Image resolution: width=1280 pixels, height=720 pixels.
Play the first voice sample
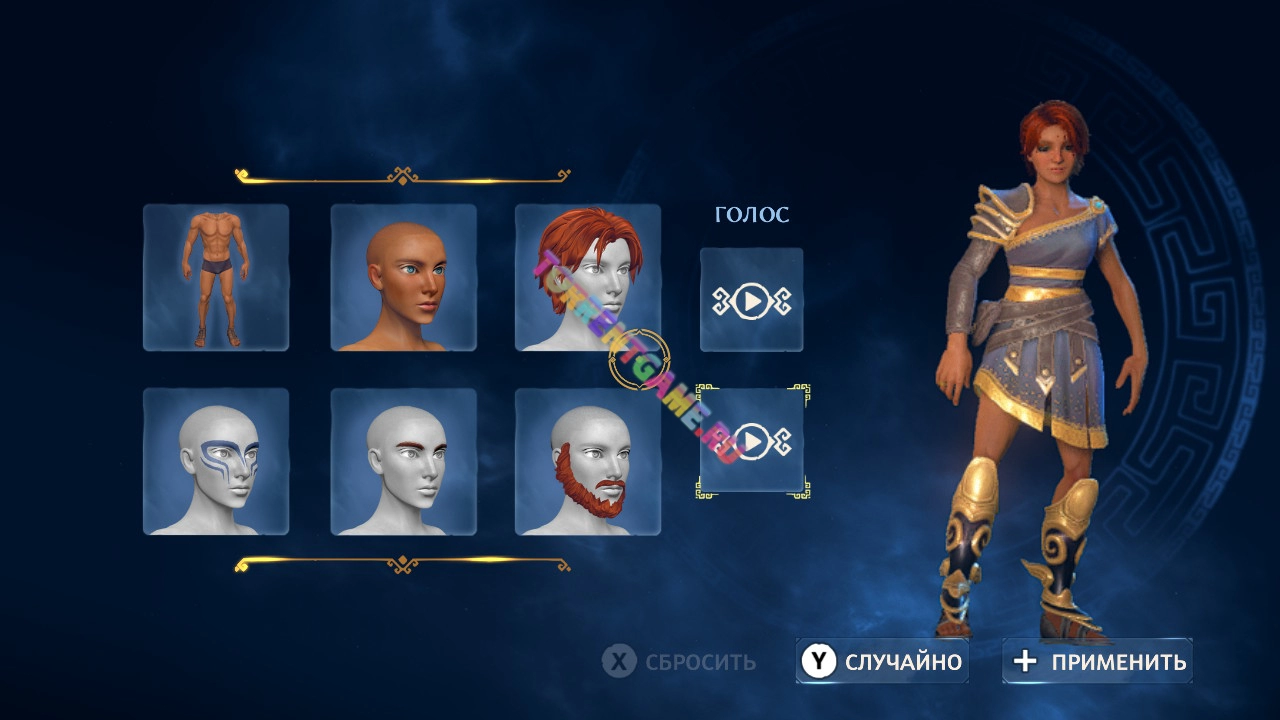752,300
